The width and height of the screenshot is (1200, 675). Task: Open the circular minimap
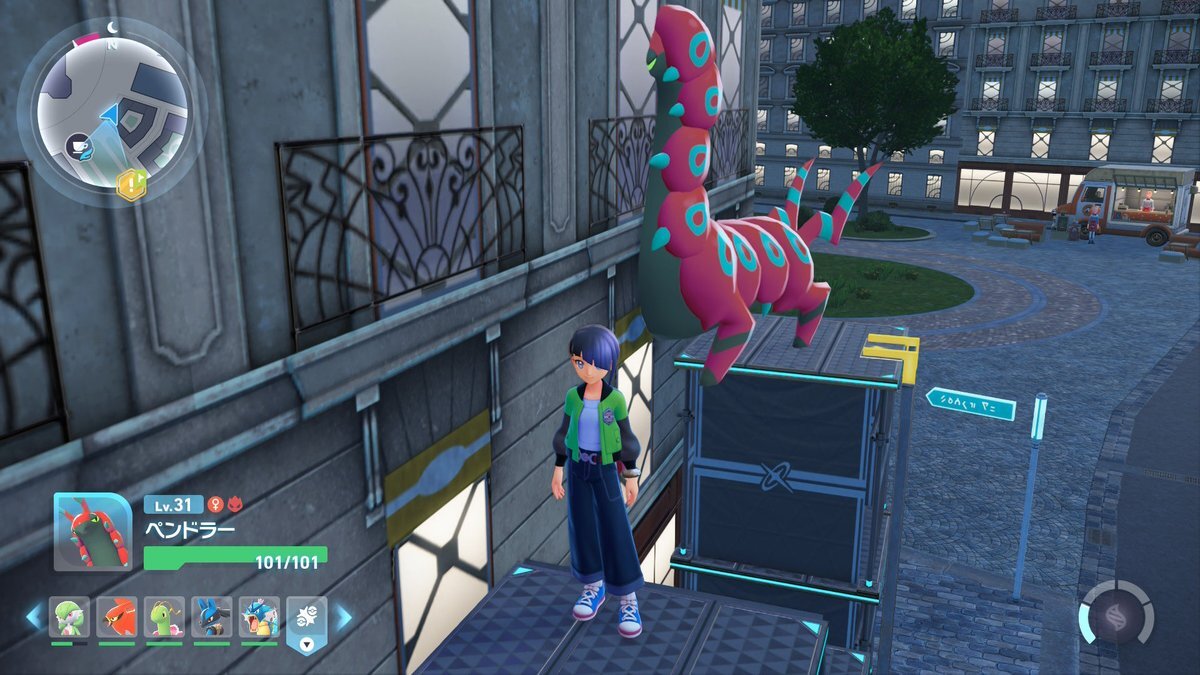point(112,112)
